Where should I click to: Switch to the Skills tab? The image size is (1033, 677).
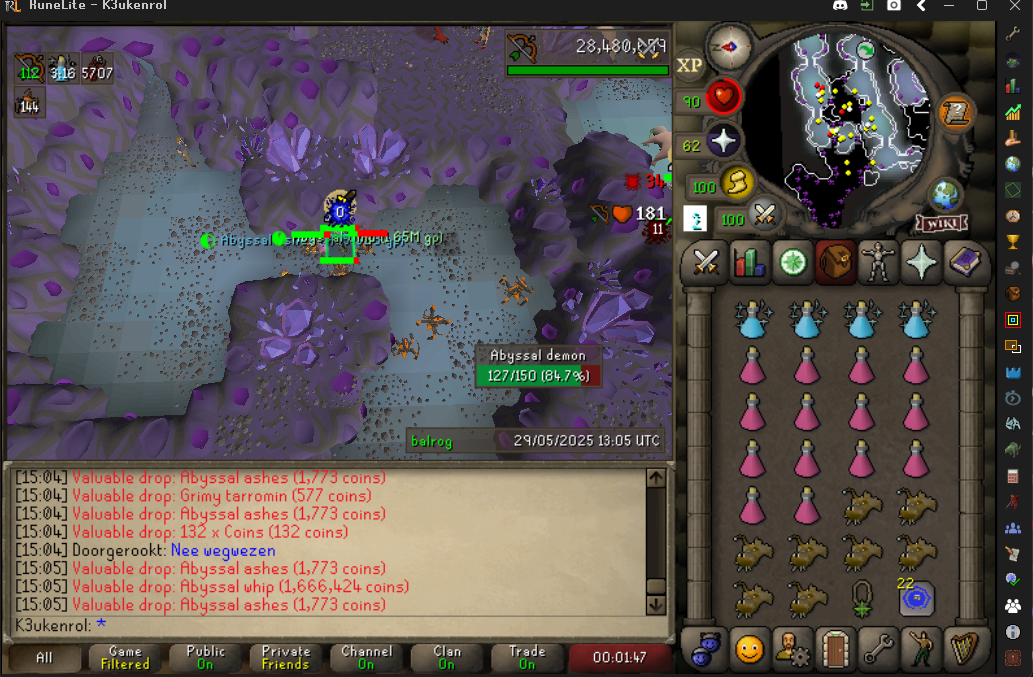pyautogui.click(x=749, y=262)
